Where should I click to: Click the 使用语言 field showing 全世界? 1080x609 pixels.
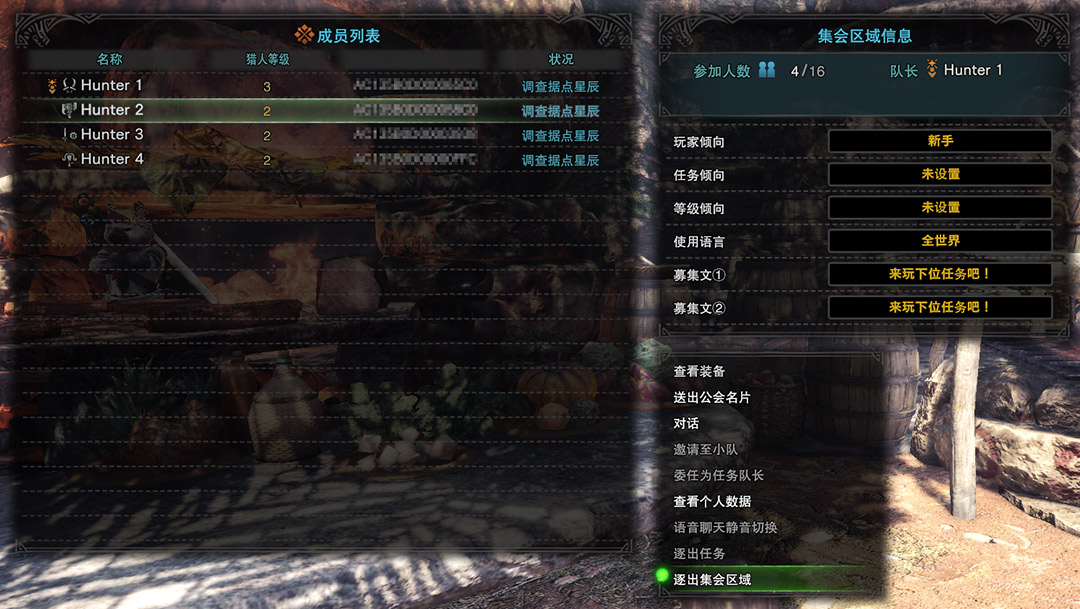(939, 241)
